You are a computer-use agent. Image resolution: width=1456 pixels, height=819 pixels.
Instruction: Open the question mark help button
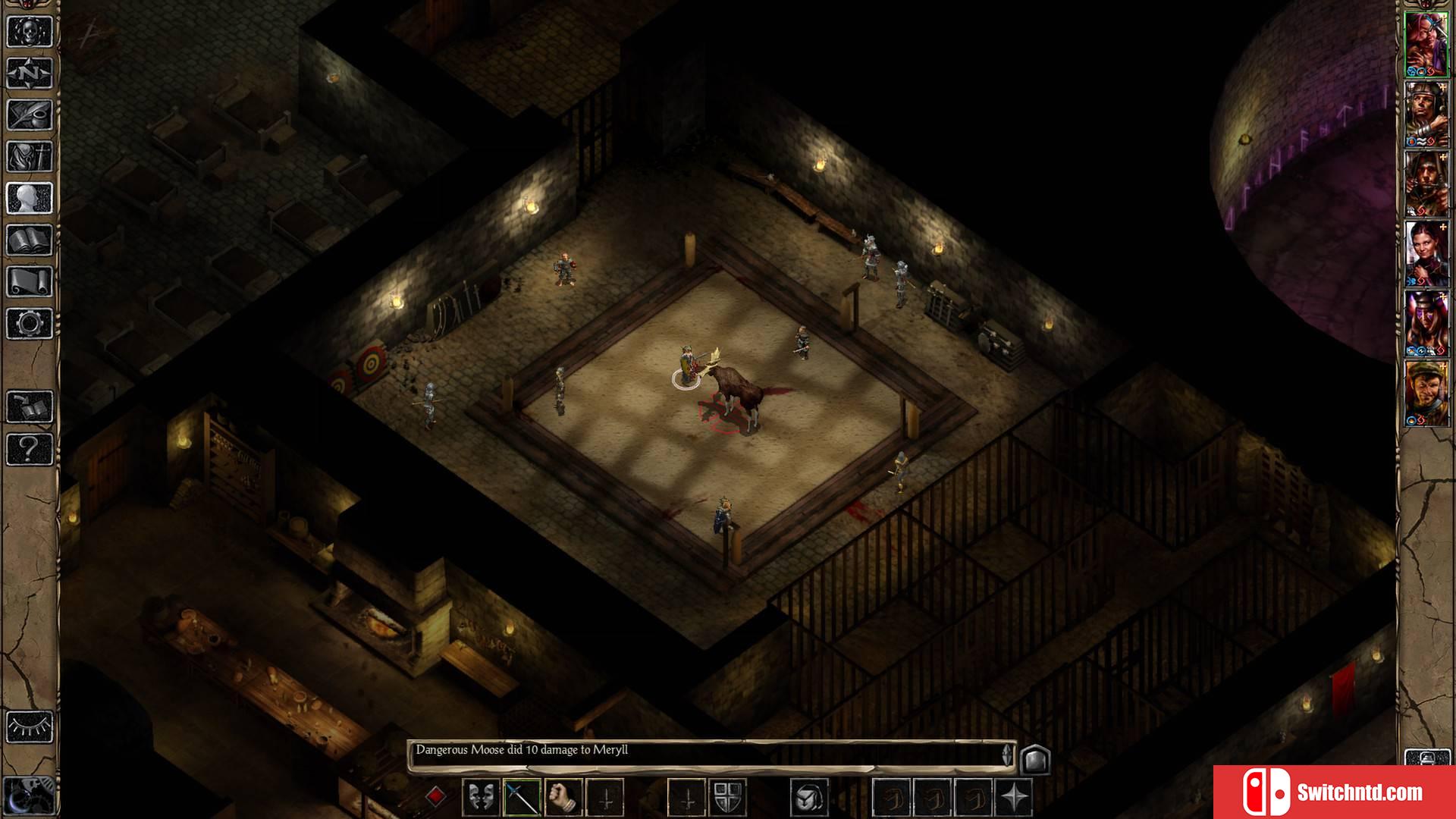coord(30,449)
